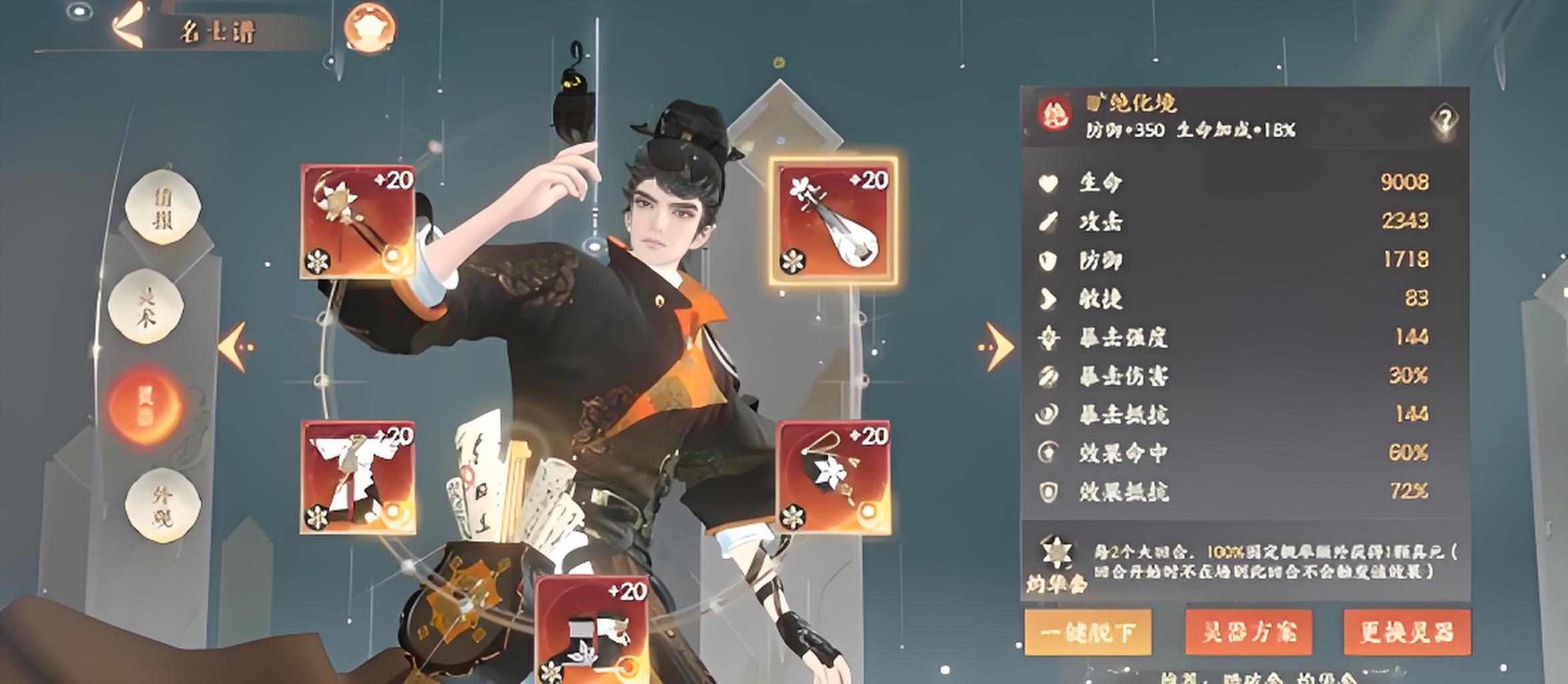Show the next character with right arrow
This screenshot has width=1568, height=684.
[x=997, y=347]
